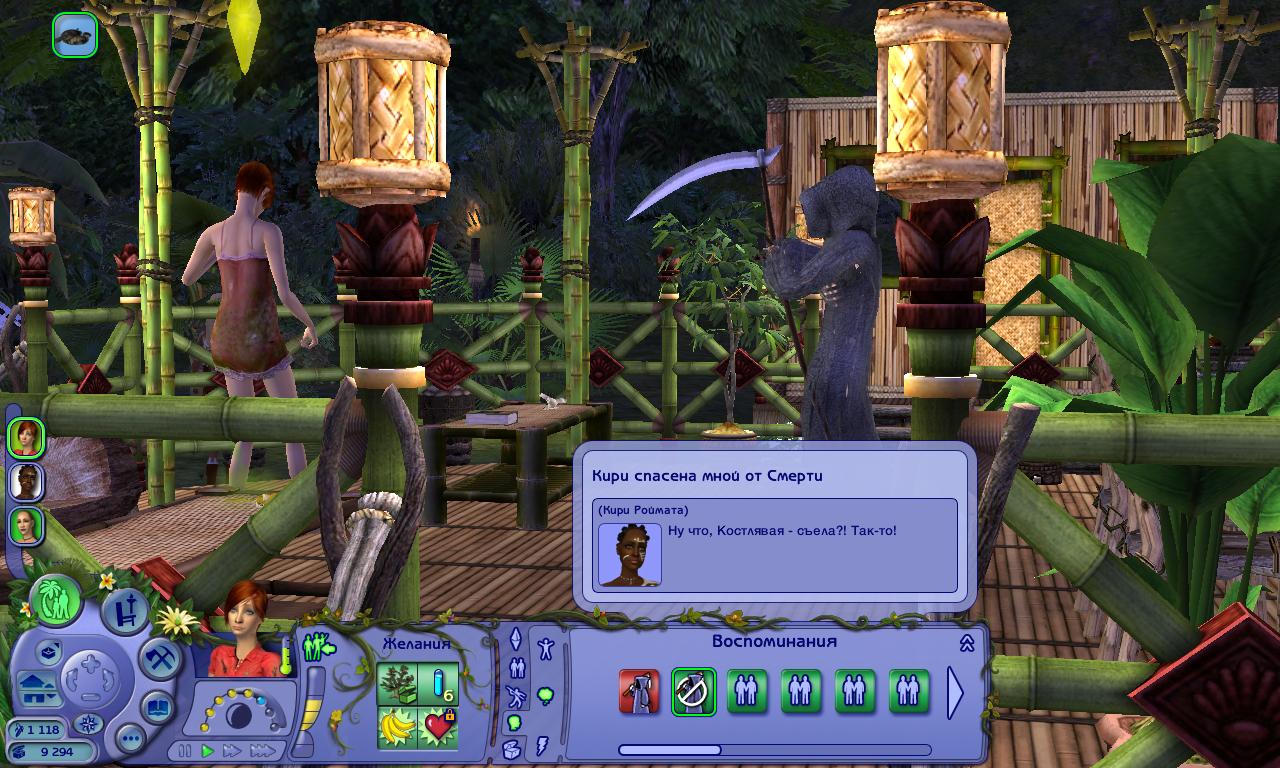The width and height of the screenshot is (1280, 768).
Task: Open the options menu with three dots
Action: 130,739
